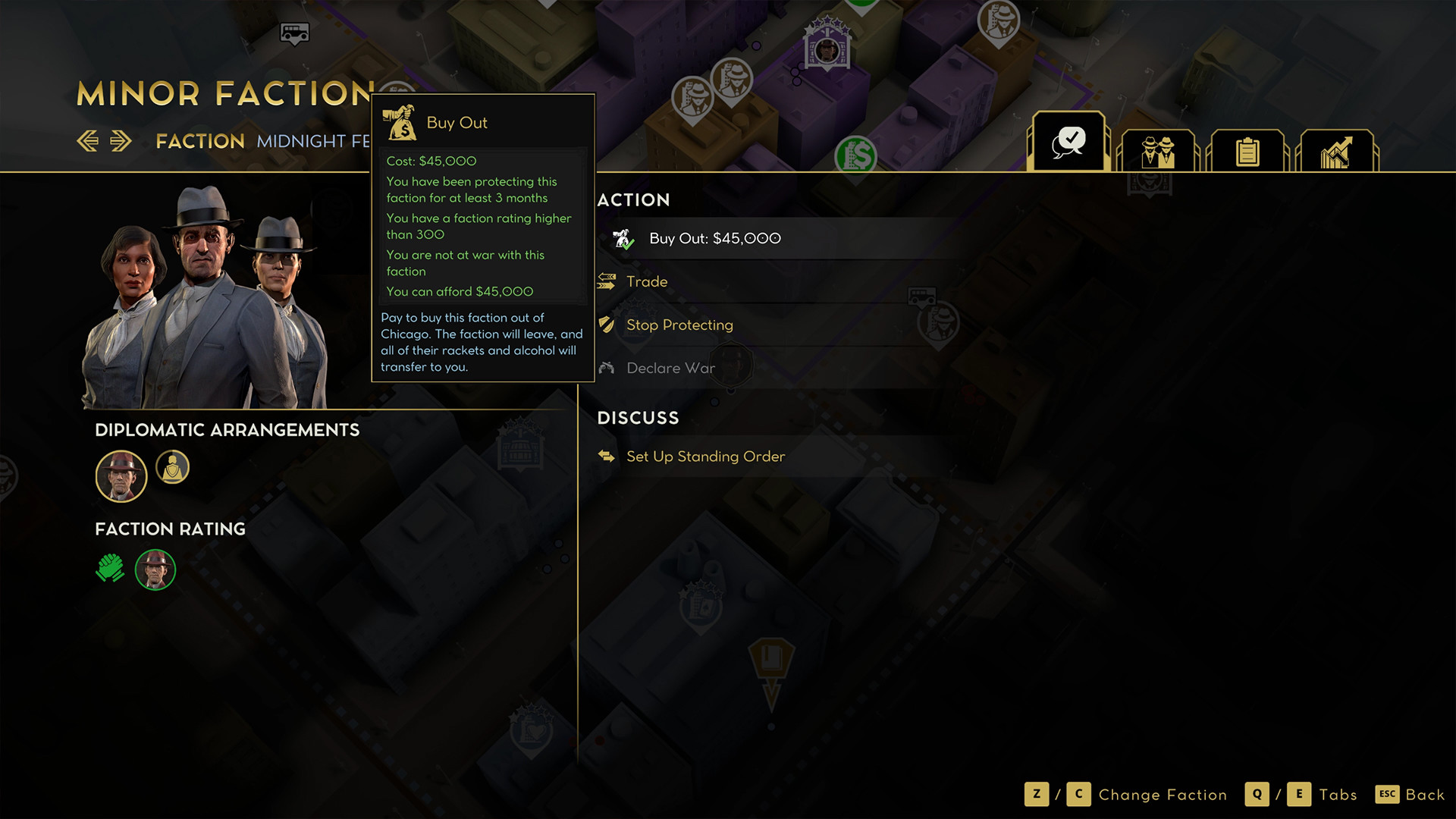Click the left double chevron to previous faction
The width and height of the screenshot is (1456, 819).
point(89,140)
